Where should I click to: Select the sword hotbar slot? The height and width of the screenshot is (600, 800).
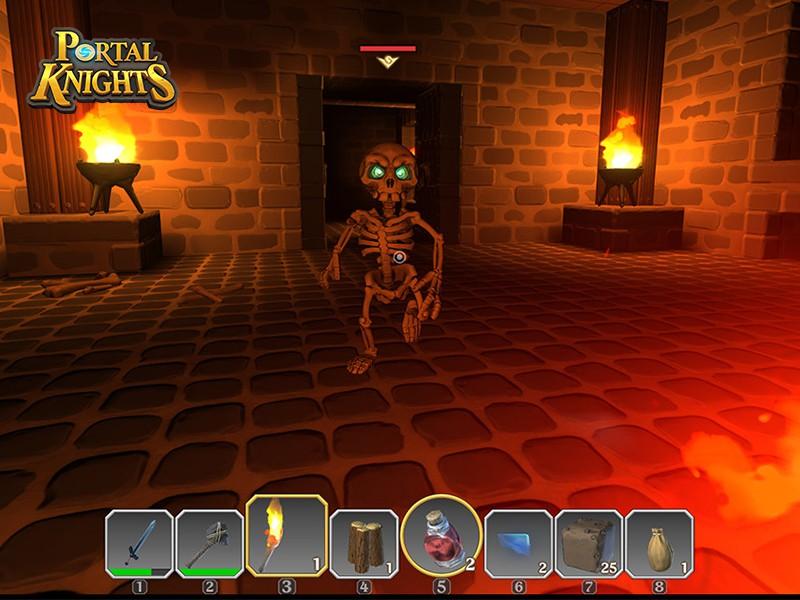[x=139, y=543]
